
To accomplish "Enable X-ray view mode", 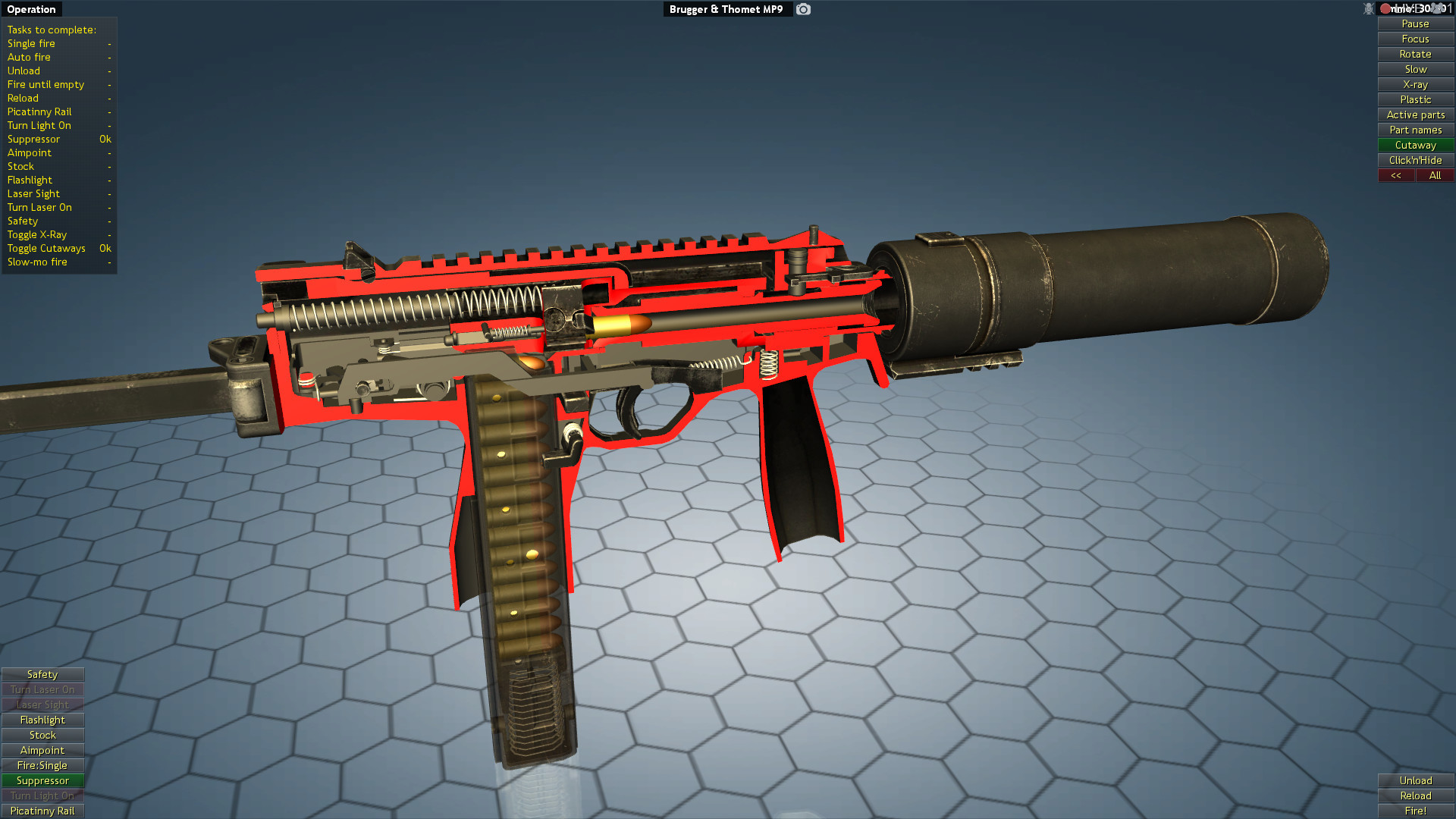I will (x=1415, y=84).
